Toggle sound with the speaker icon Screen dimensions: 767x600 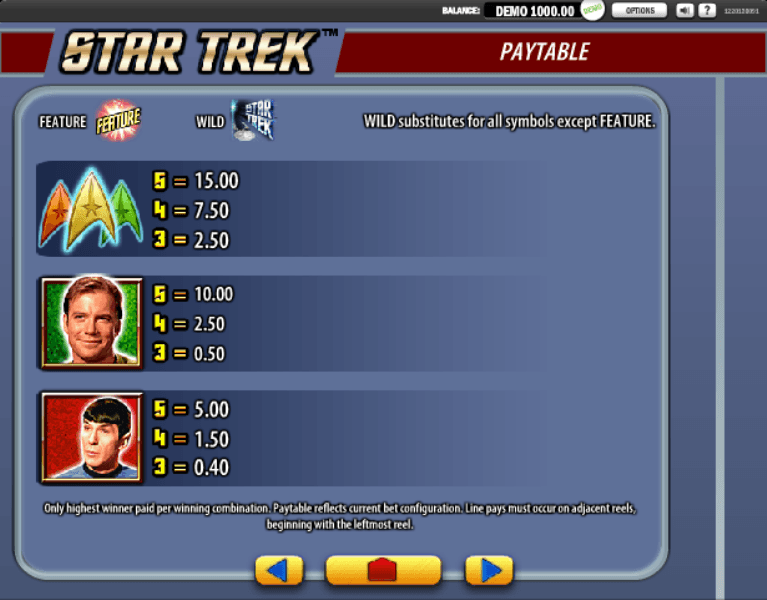tap(685, 10)
